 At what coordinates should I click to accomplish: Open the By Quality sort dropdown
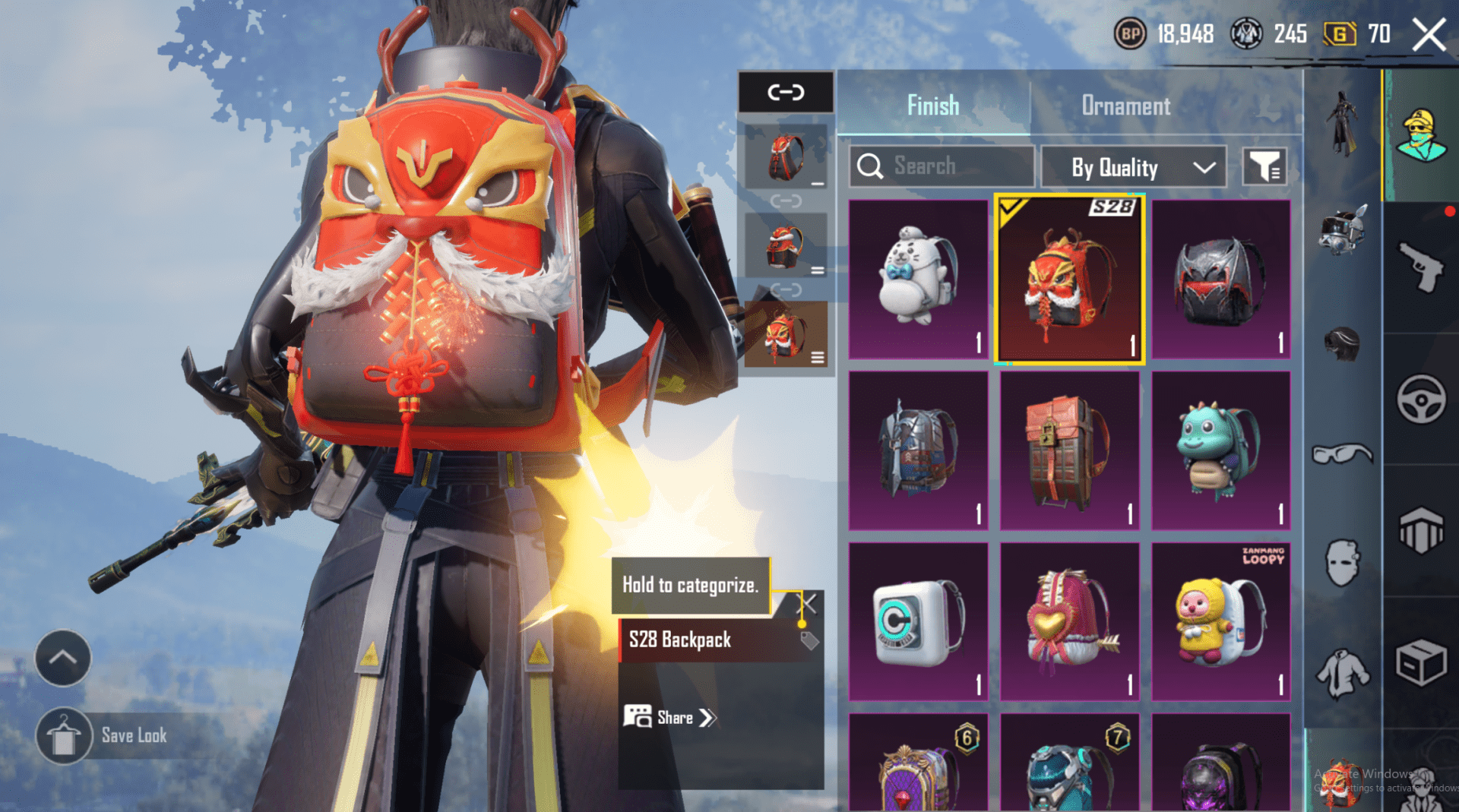[1133, 167]
